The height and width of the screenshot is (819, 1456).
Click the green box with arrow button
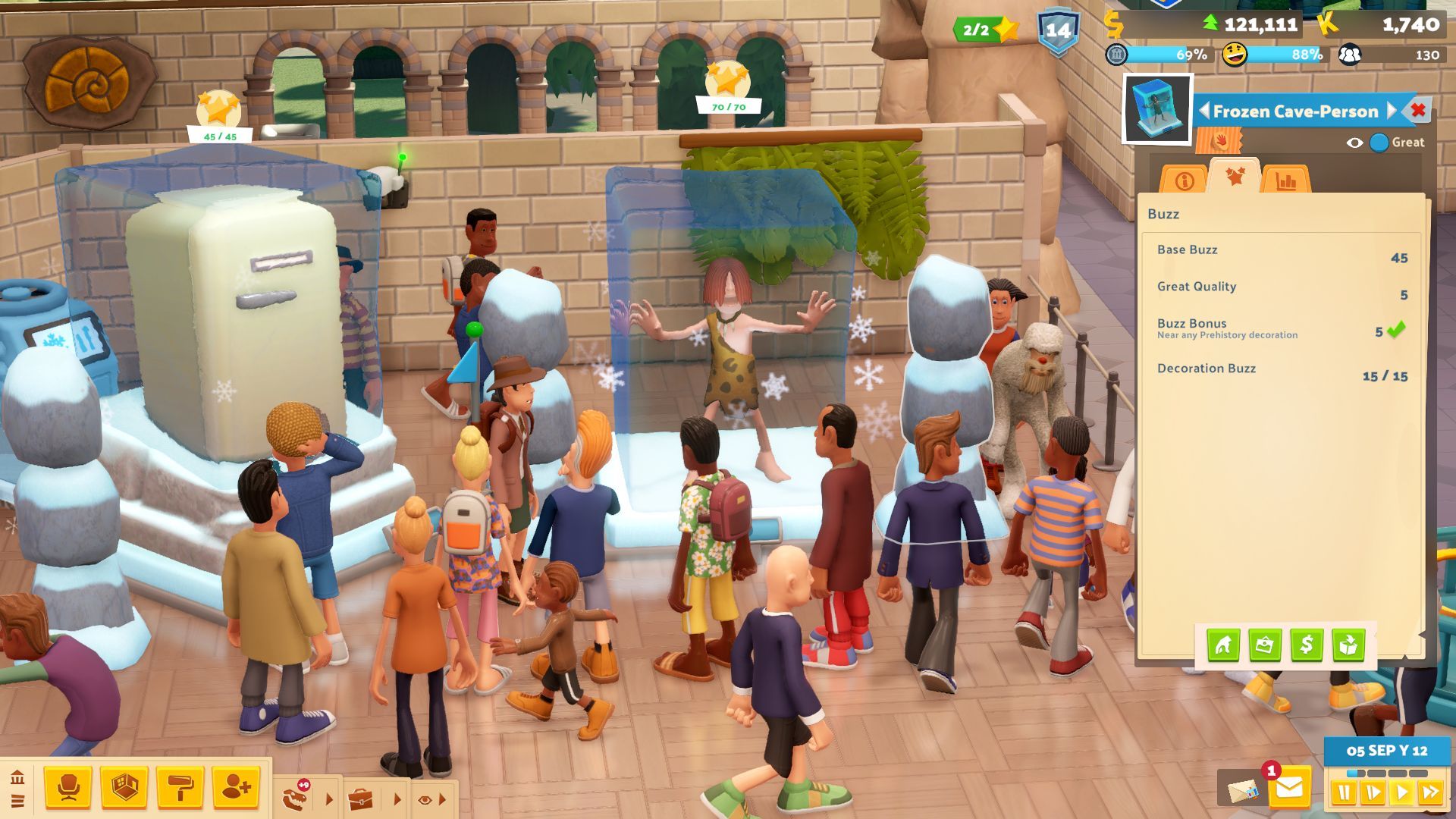click(x=1348, y=645)
